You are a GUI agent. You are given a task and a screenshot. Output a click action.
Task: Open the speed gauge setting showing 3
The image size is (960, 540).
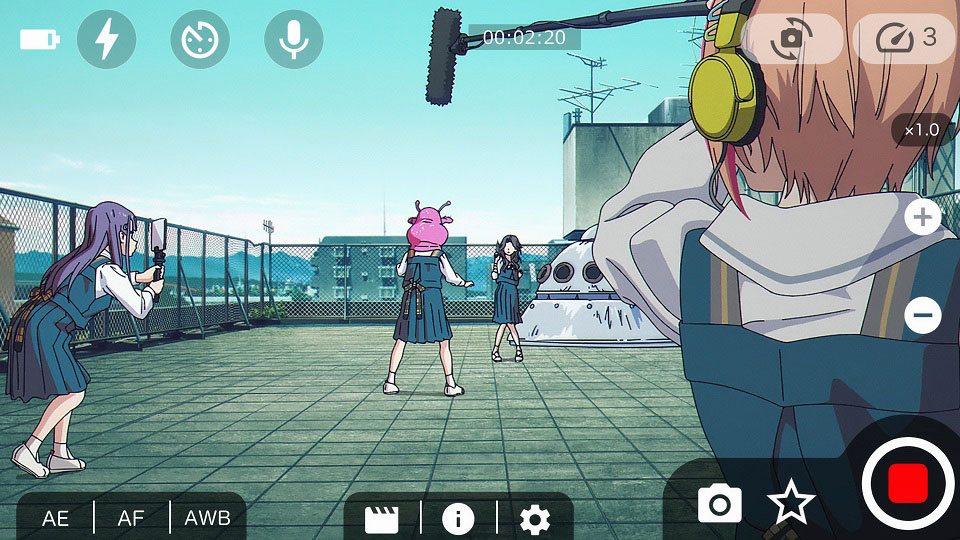(905, 39)
